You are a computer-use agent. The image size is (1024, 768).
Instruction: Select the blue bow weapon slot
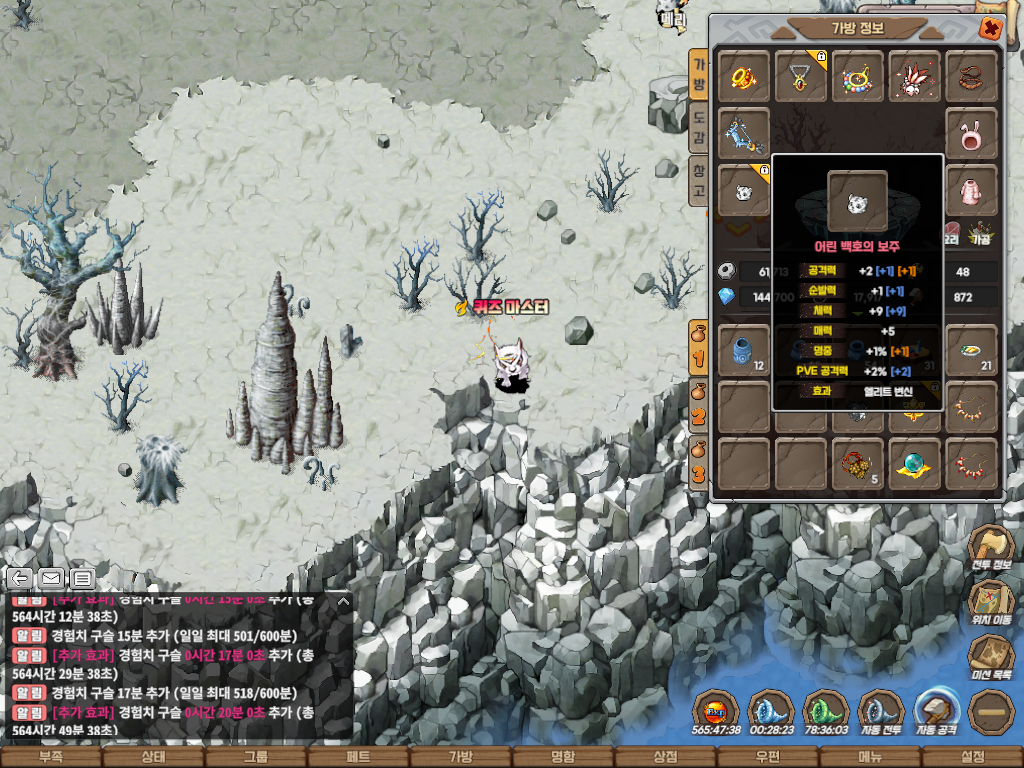(x=743, y=133)
